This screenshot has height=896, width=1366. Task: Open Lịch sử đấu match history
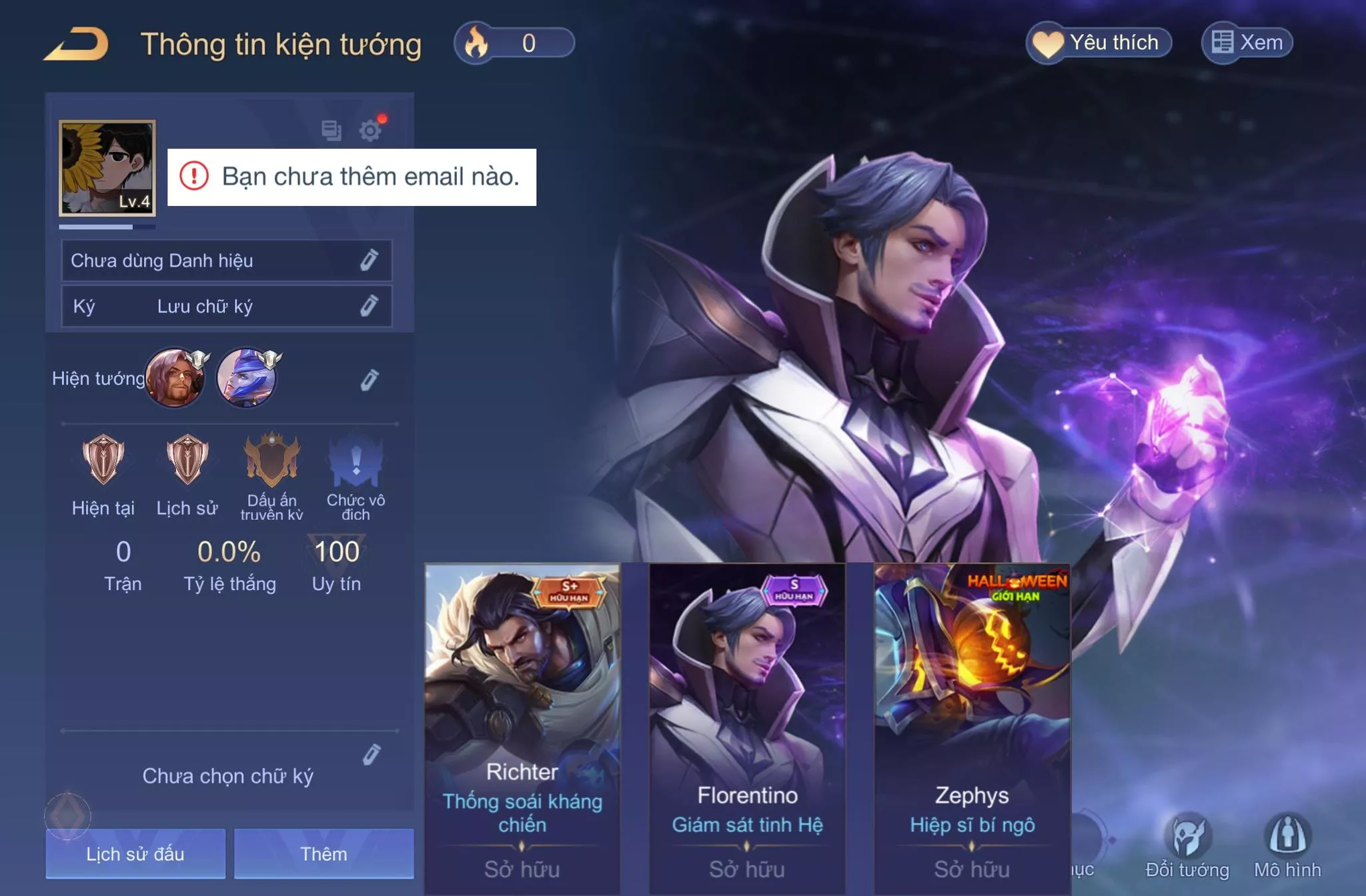[135, 853]
